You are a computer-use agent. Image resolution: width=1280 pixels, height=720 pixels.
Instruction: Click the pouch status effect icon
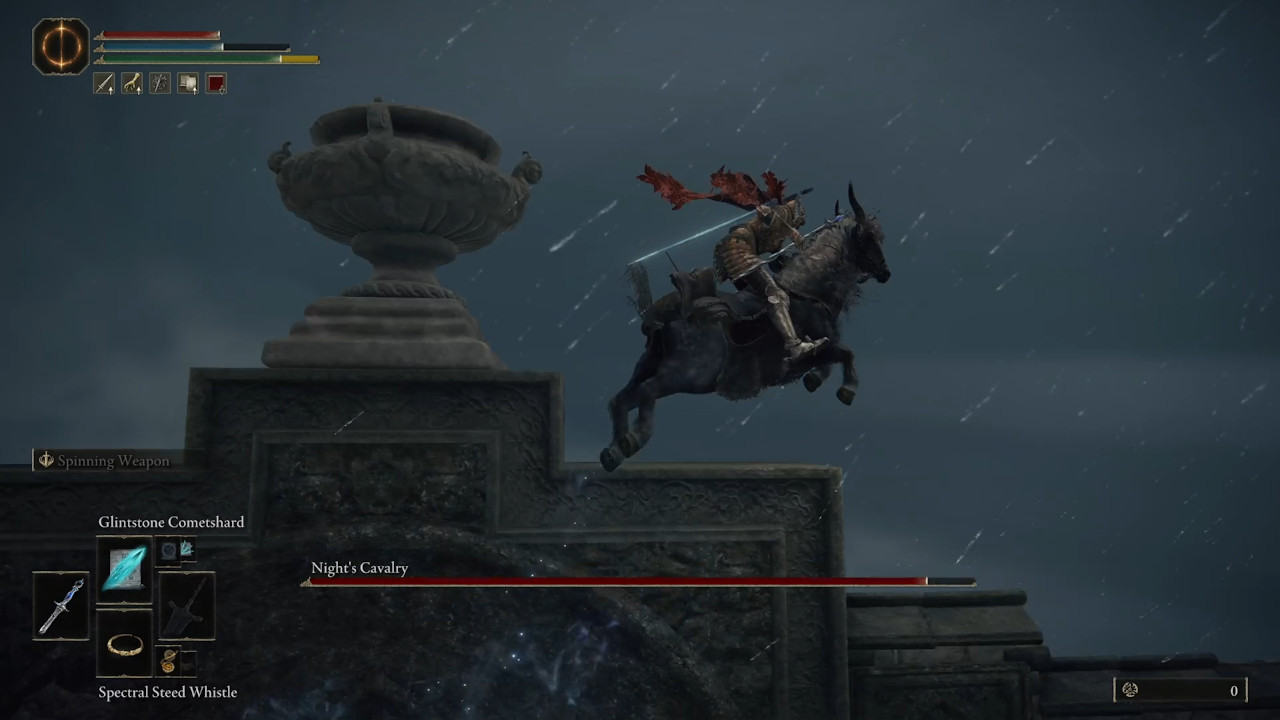click(187, 83)
